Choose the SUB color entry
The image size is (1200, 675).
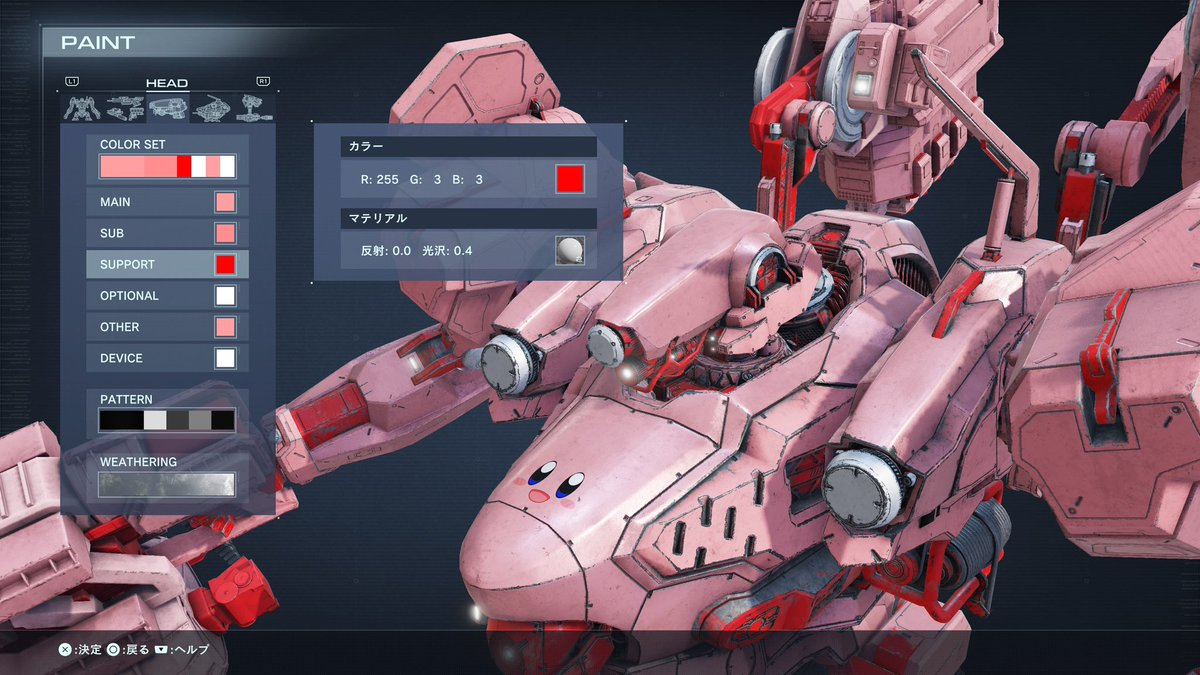coord(167,233)
